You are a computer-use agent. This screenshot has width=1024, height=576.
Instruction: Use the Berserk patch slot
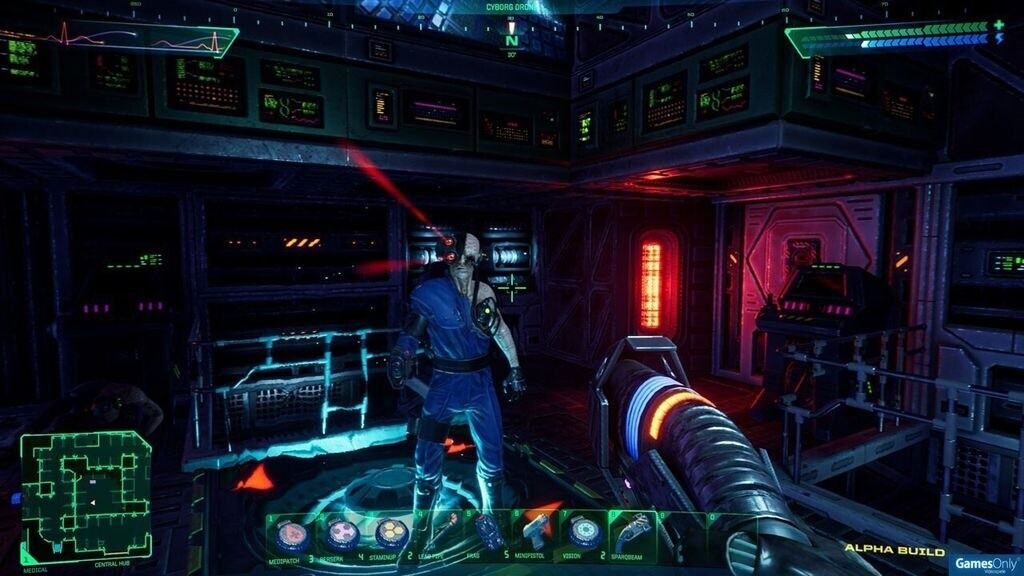[340, 534]
